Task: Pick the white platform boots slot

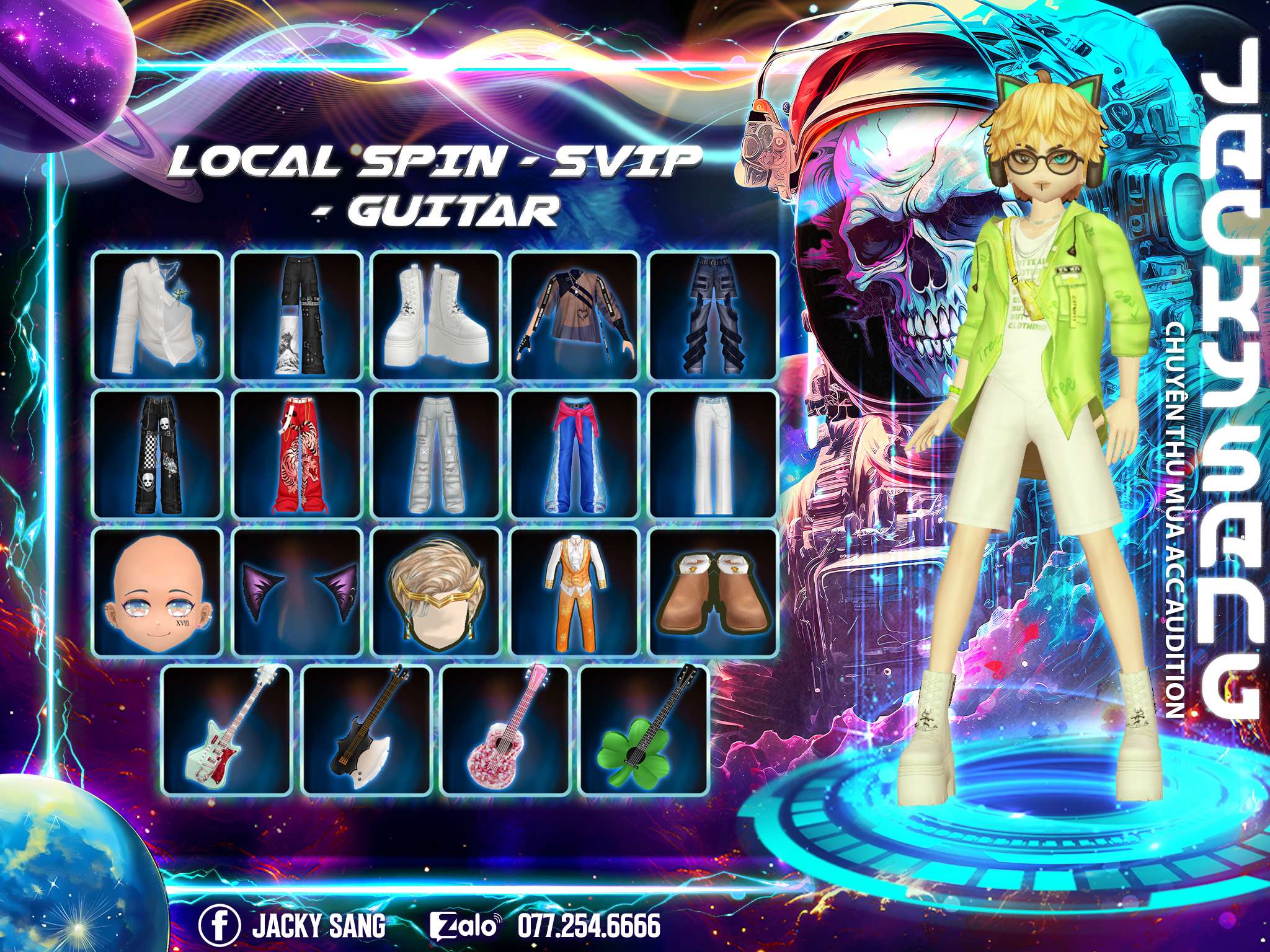Action: pos(436,315)
